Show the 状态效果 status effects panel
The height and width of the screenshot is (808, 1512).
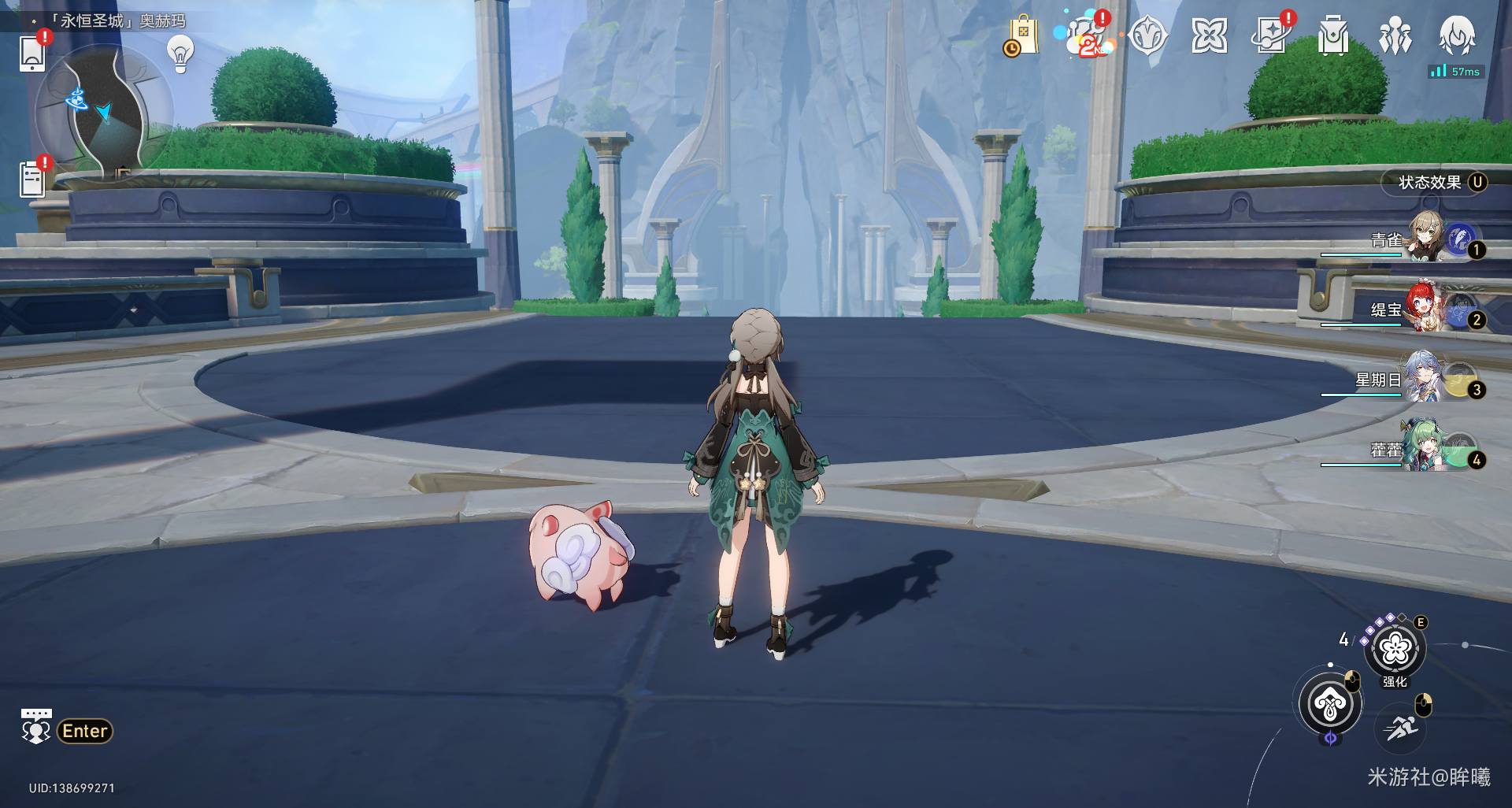point(1433,183)
